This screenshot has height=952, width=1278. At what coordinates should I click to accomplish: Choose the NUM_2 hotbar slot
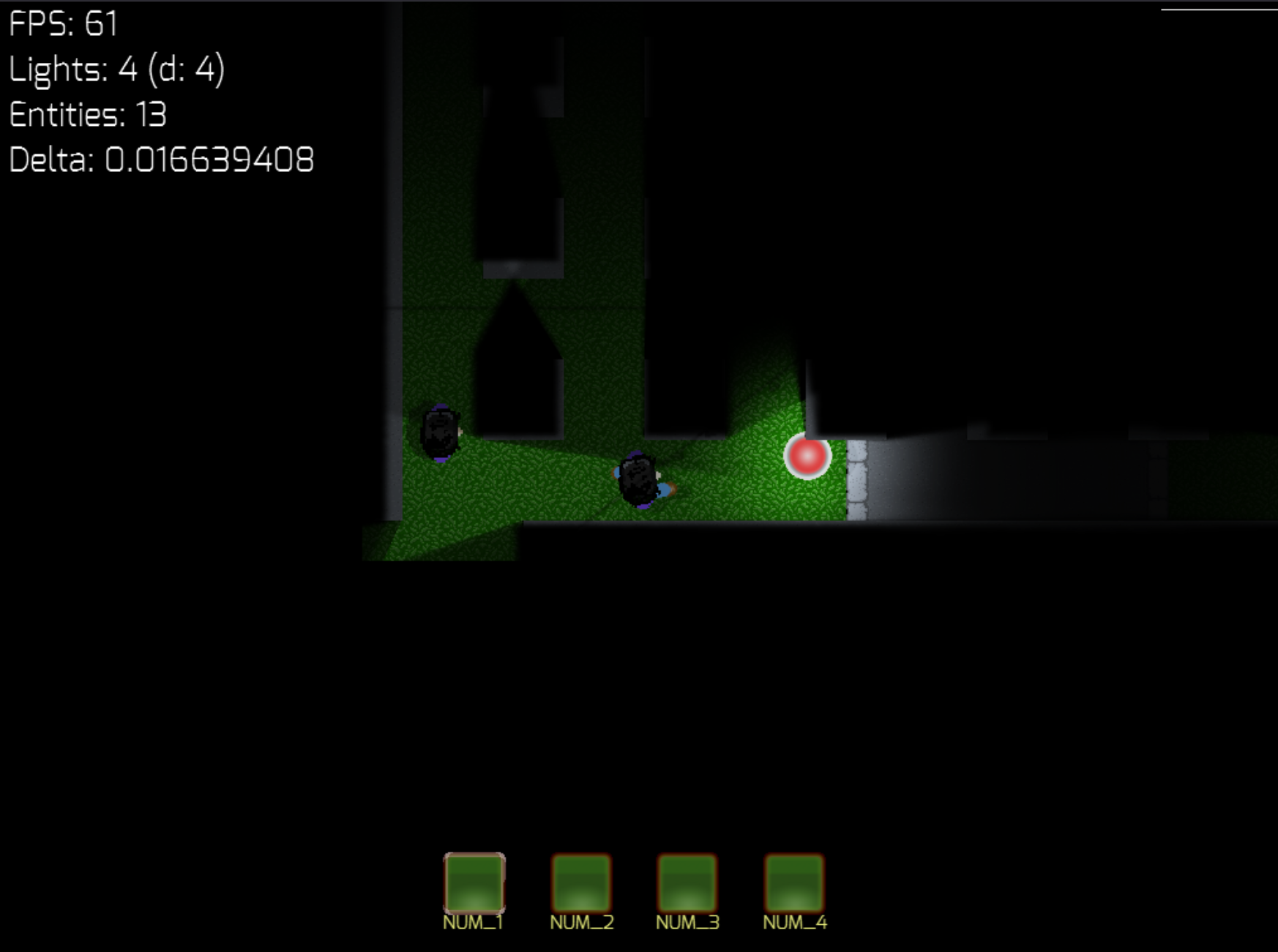581,882
